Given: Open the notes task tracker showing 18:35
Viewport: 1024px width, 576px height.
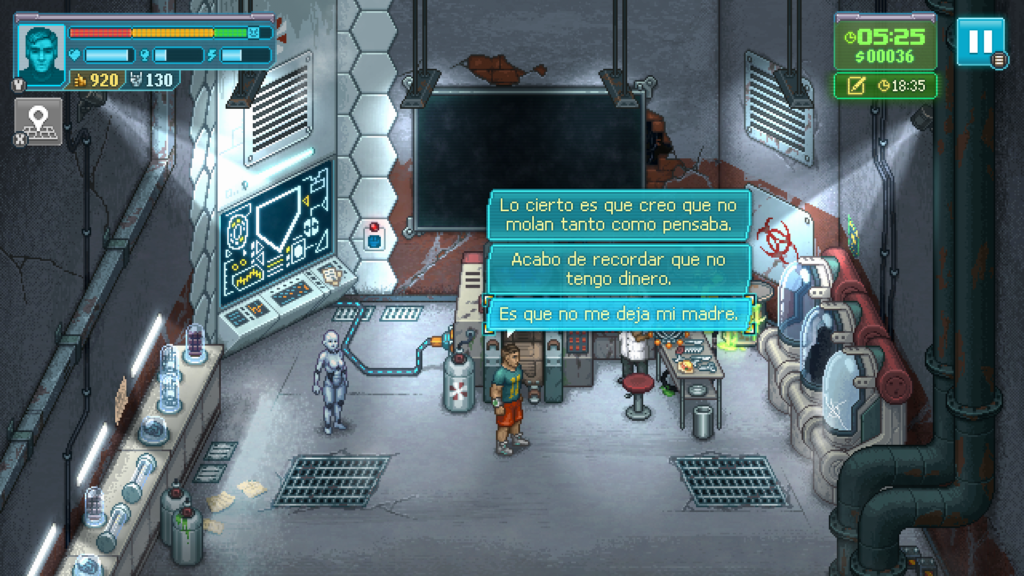Looking at the screenshot, I should point(885,86).
